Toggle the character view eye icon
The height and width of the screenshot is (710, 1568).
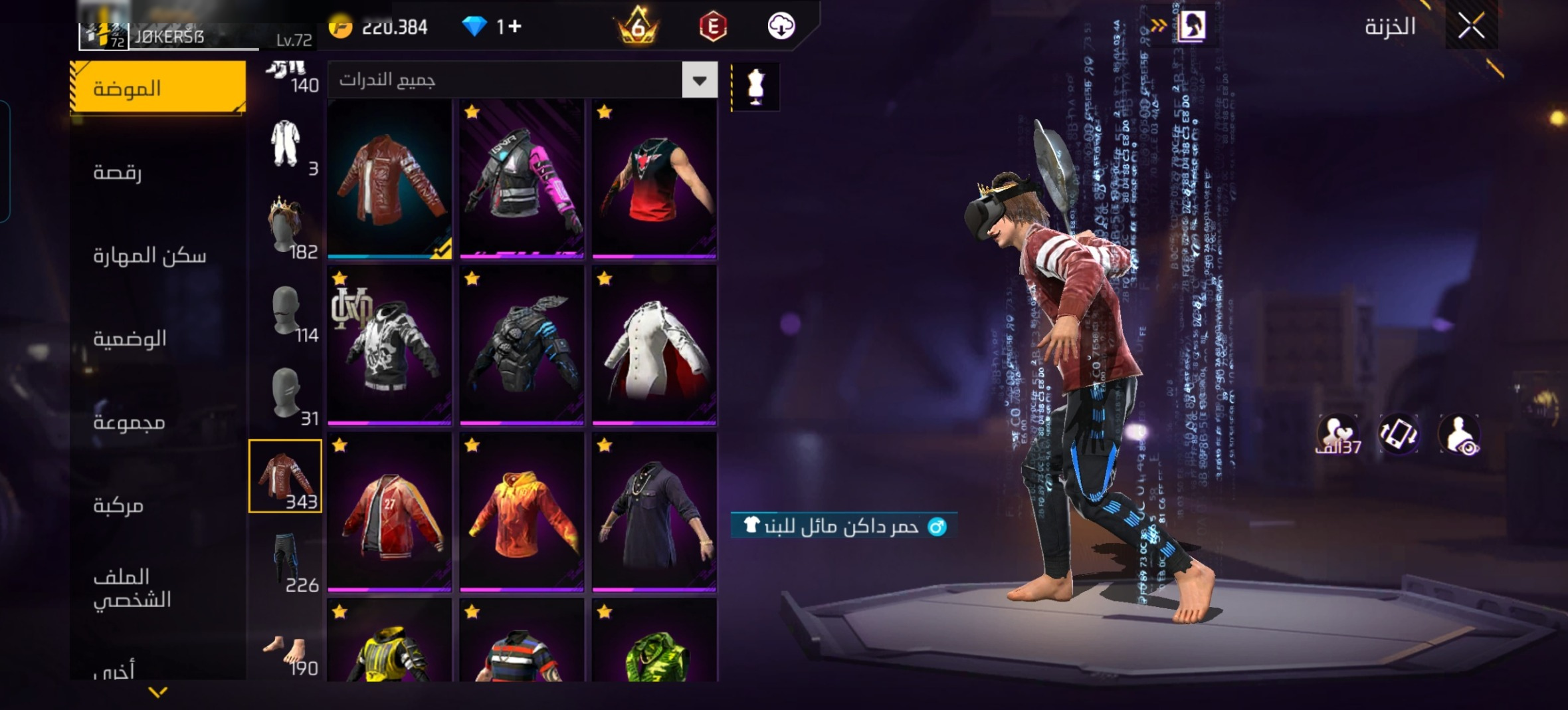(1459, 434)
